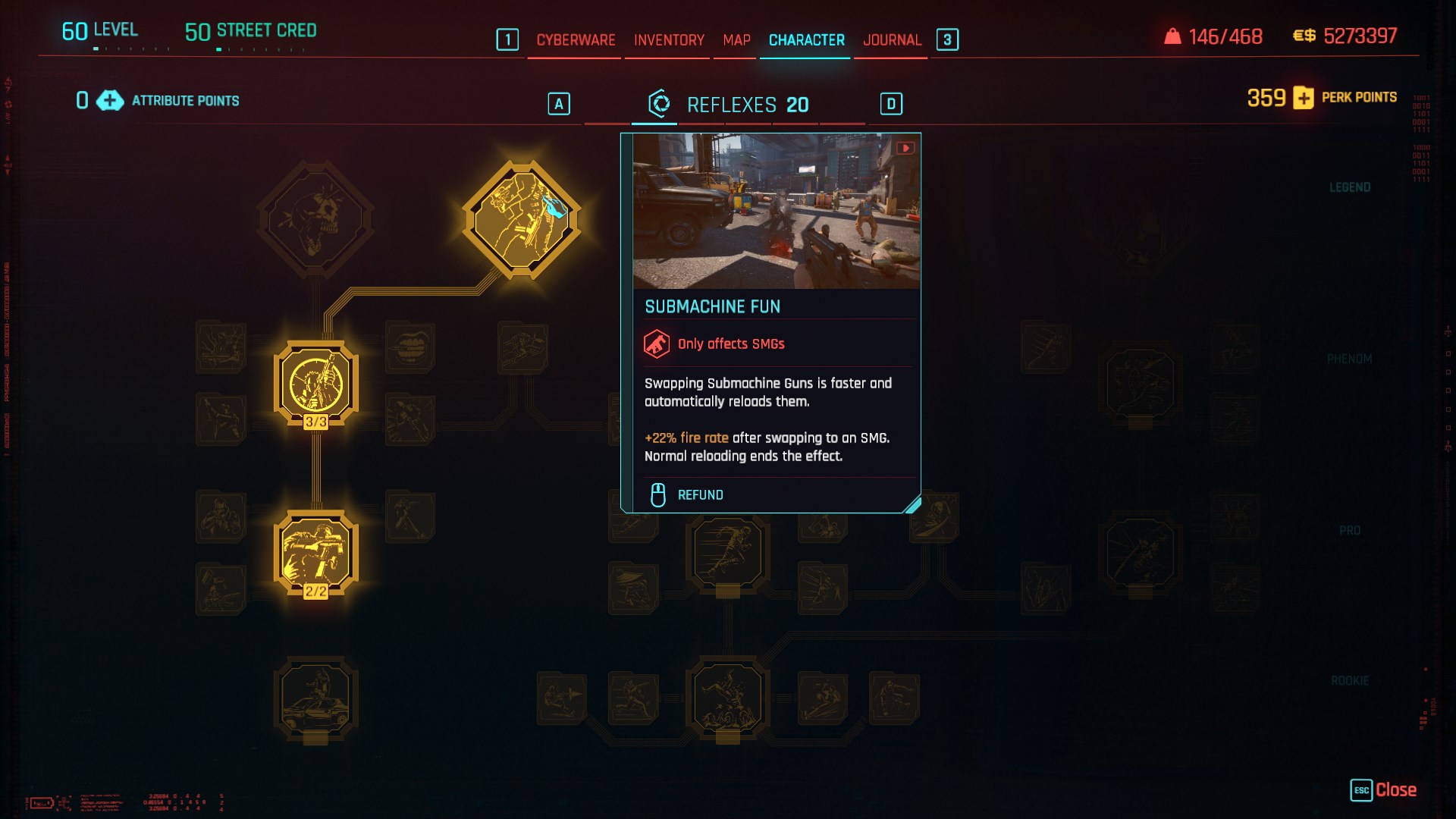Open the Journal tab
This screenshot has height=819, width=1456.
(892, 40)
